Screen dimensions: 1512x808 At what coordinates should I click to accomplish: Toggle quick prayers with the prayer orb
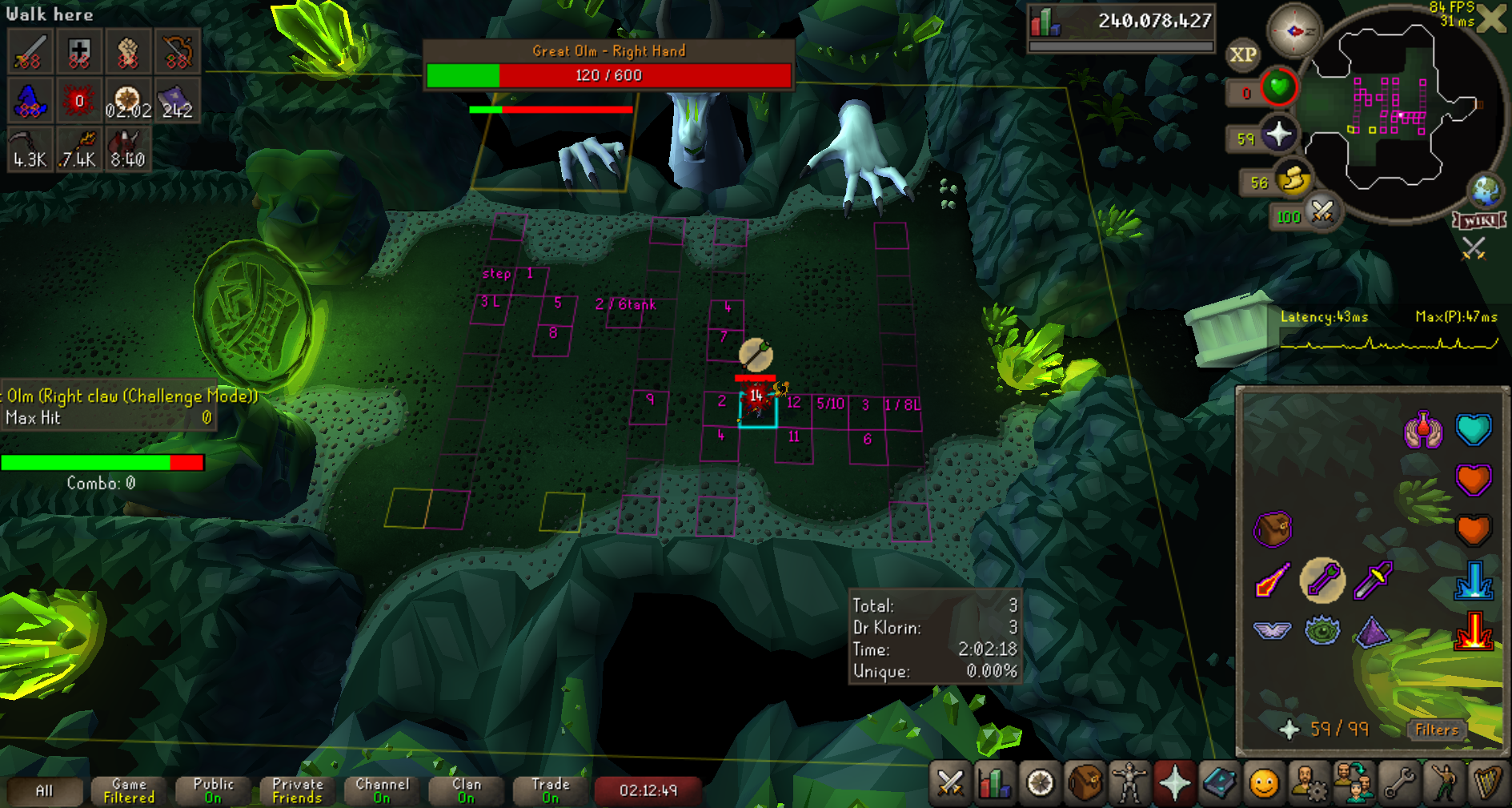point(1278,135)
